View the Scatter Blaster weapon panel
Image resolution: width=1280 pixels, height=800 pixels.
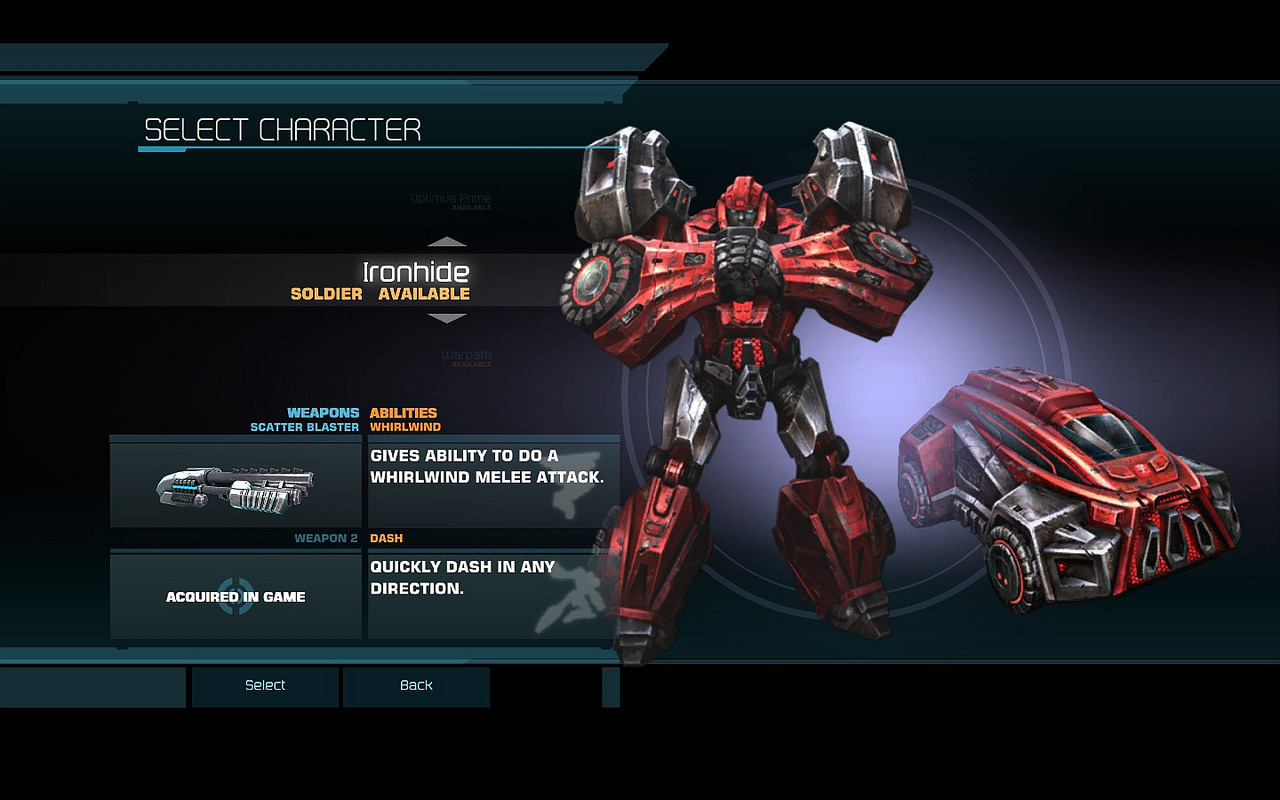[x=236, y=485]
